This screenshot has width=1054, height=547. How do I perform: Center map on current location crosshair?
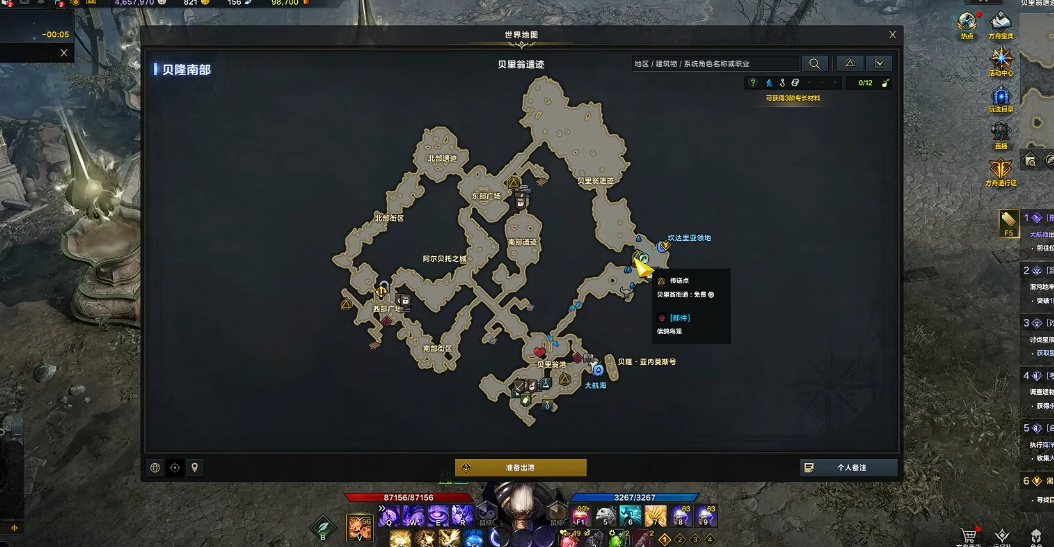(175, 467)
